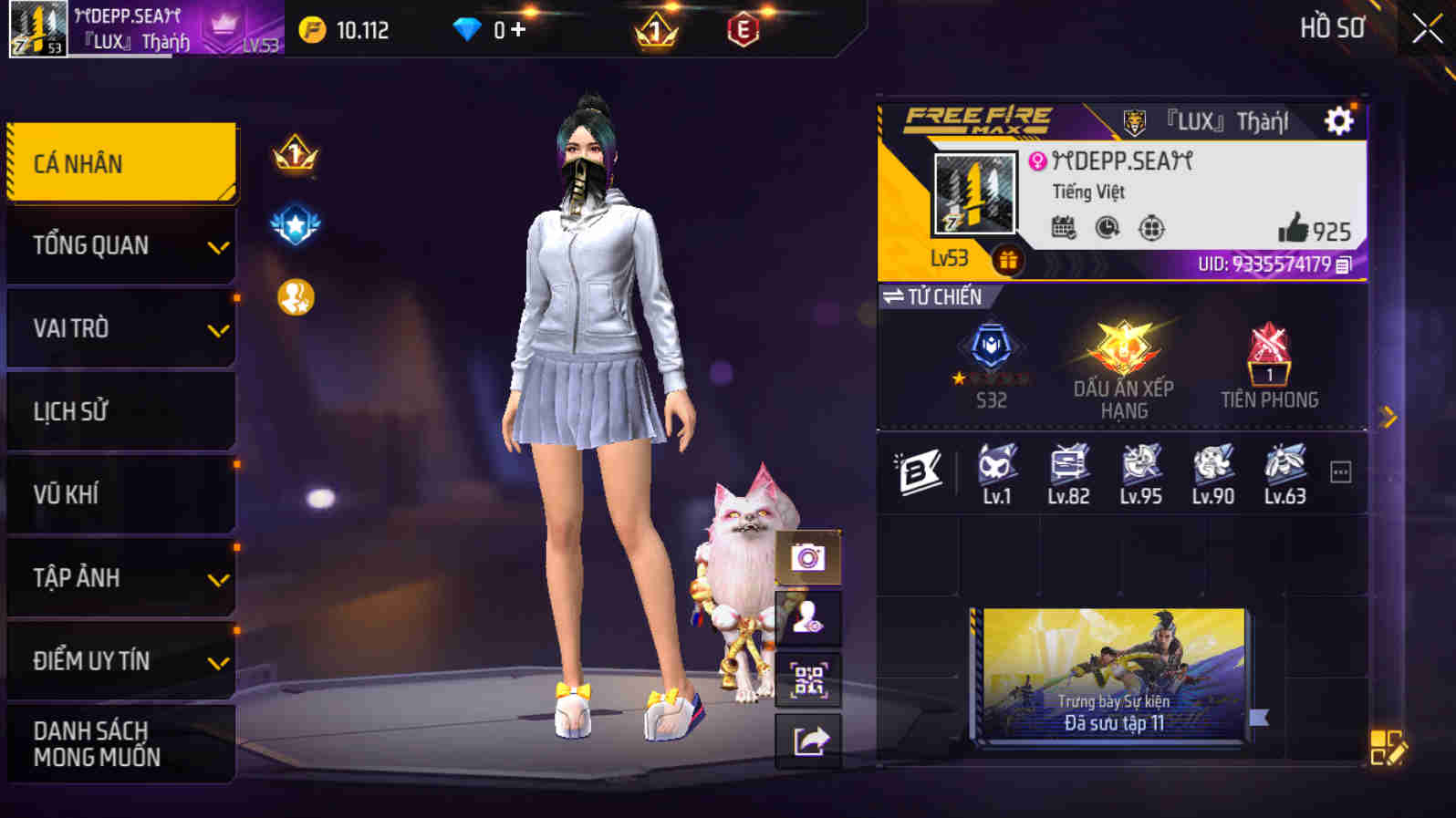Click the share profile arrow icon
The height and width of the screenshot is (818, 1456).
[806, 740]
